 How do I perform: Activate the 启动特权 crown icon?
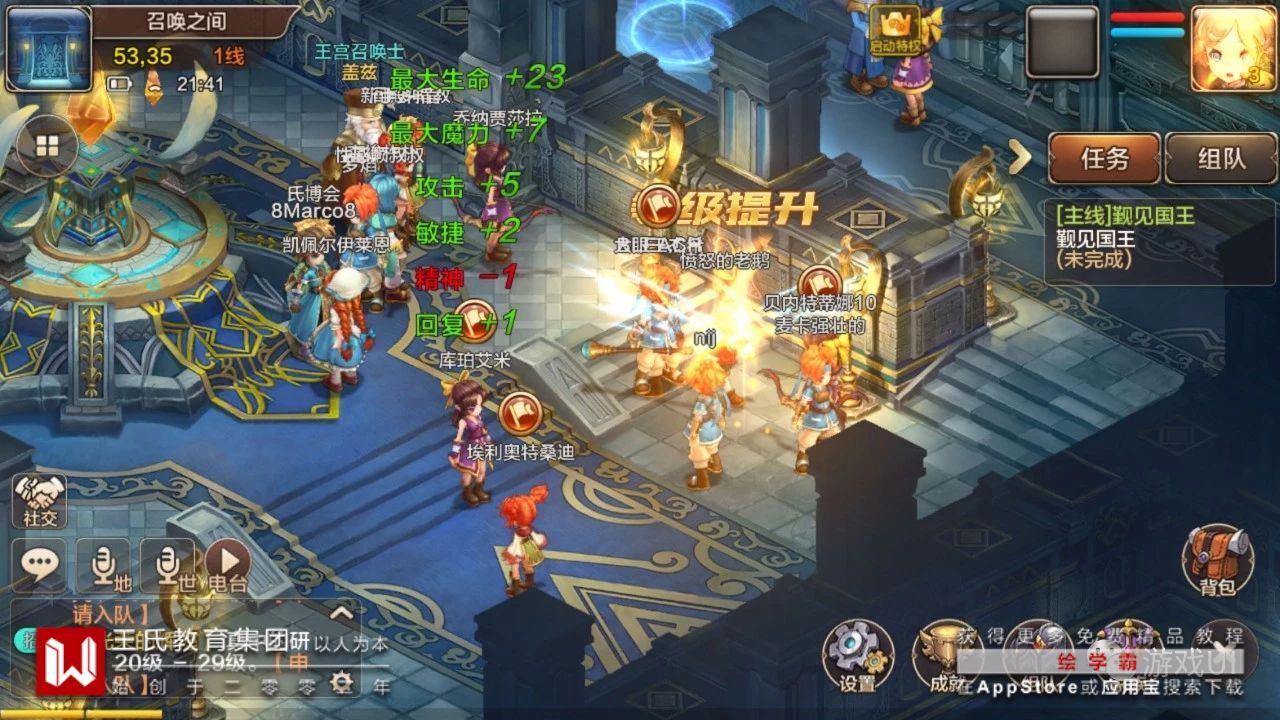[894, 26]
